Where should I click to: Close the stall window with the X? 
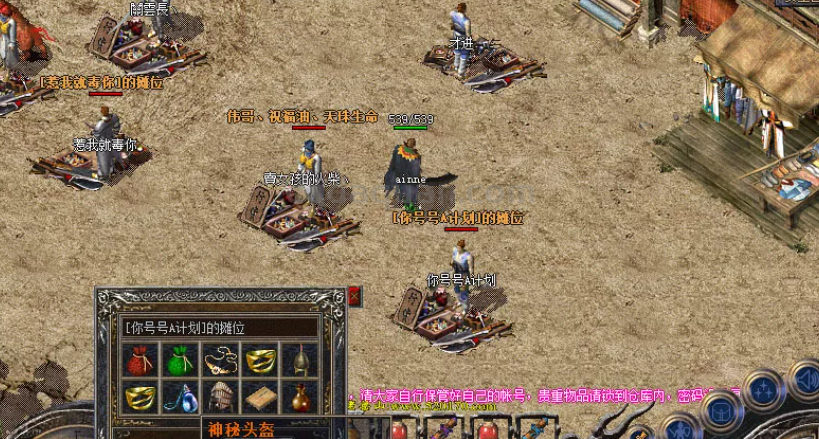tap(354, 296)
